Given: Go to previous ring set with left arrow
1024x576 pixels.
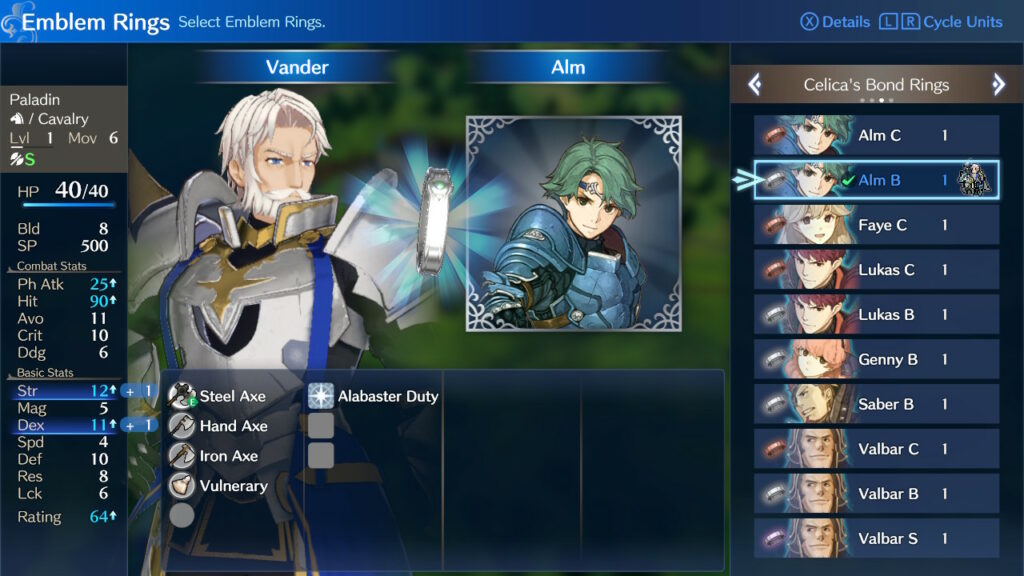Looking at the screenshot, I should pos(755,85).
